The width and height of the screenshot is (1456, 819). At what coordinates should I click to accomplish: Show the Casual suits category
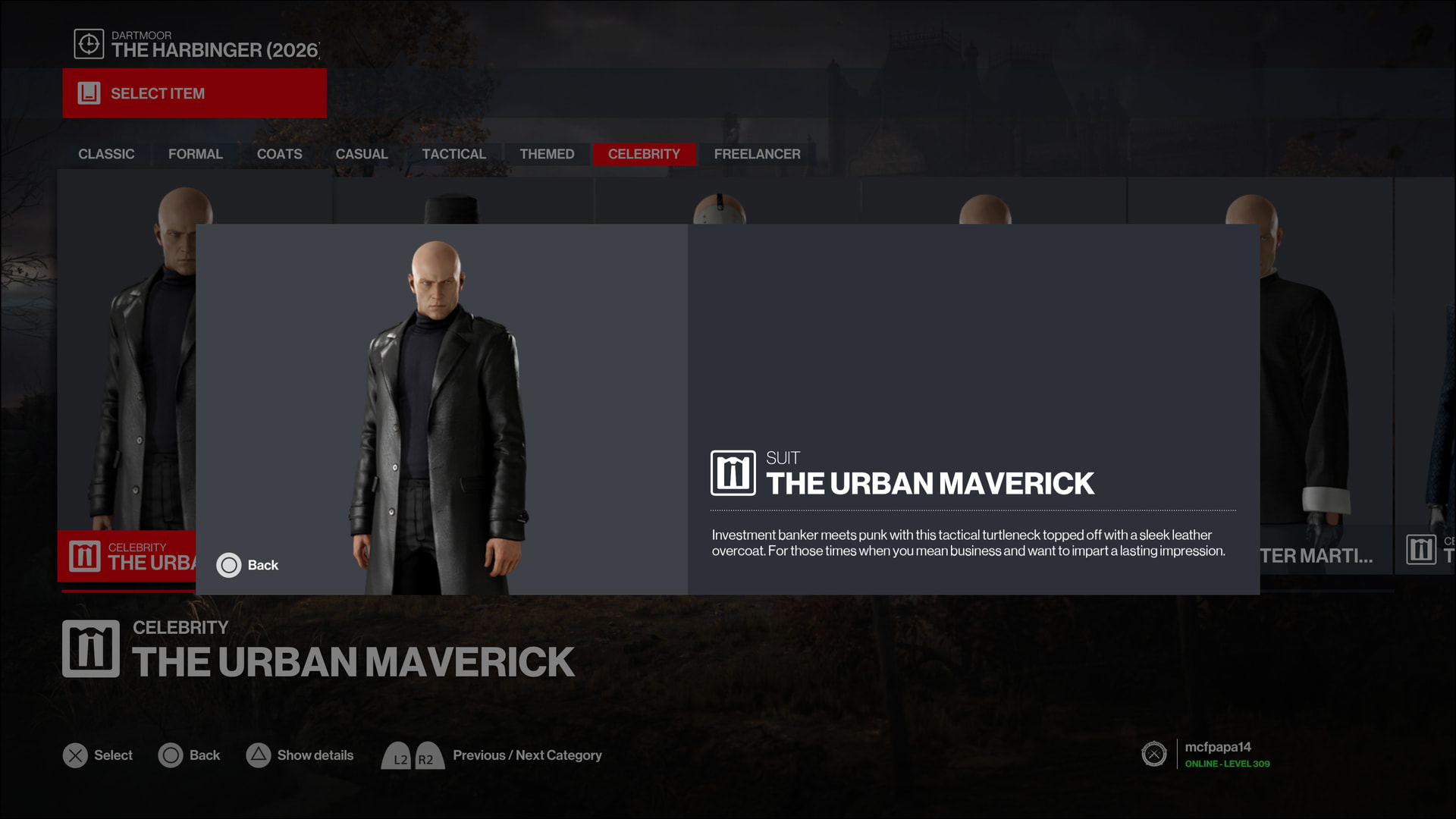pyautogui.click(x=362, y=154)
